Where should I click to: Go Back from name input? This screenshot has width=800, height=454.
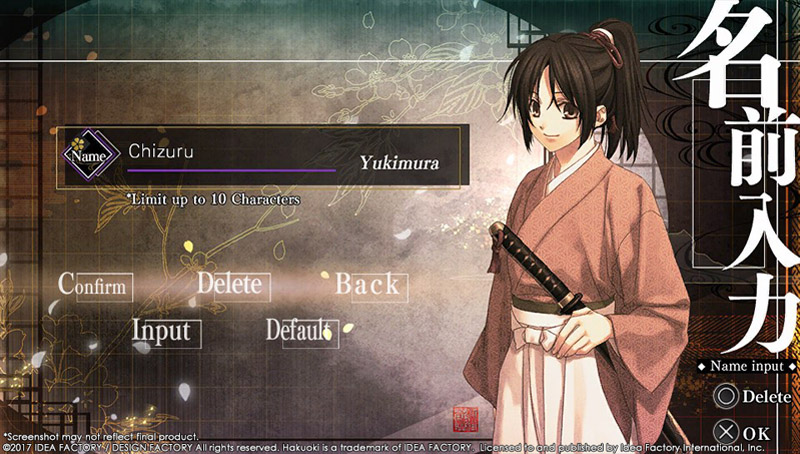click(367, 285)
